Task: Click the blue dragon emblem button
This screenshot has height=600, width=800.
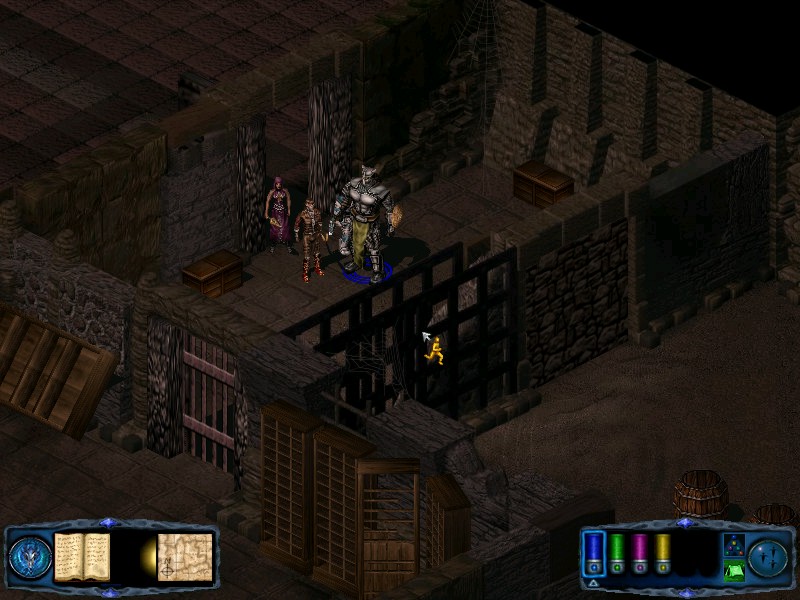Action: [x=28, y=556]
